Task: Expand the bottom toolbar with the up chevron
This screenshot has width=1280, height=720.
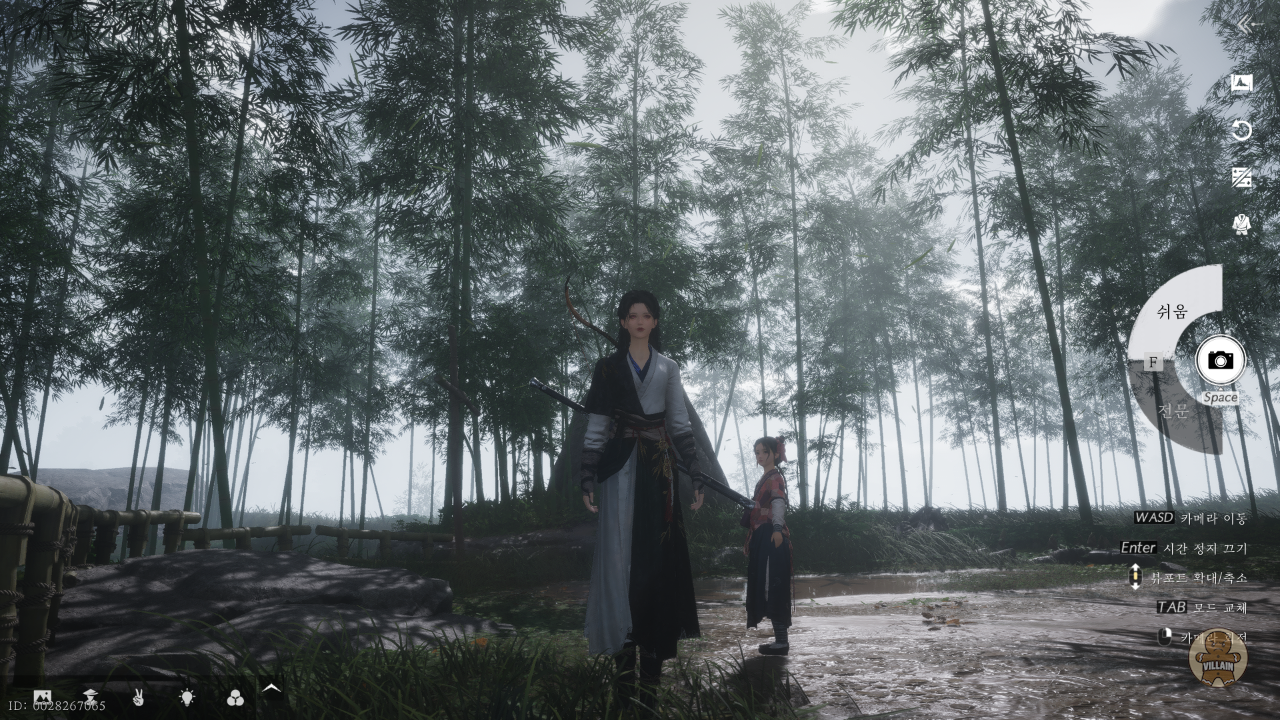Action: point(271,688)
